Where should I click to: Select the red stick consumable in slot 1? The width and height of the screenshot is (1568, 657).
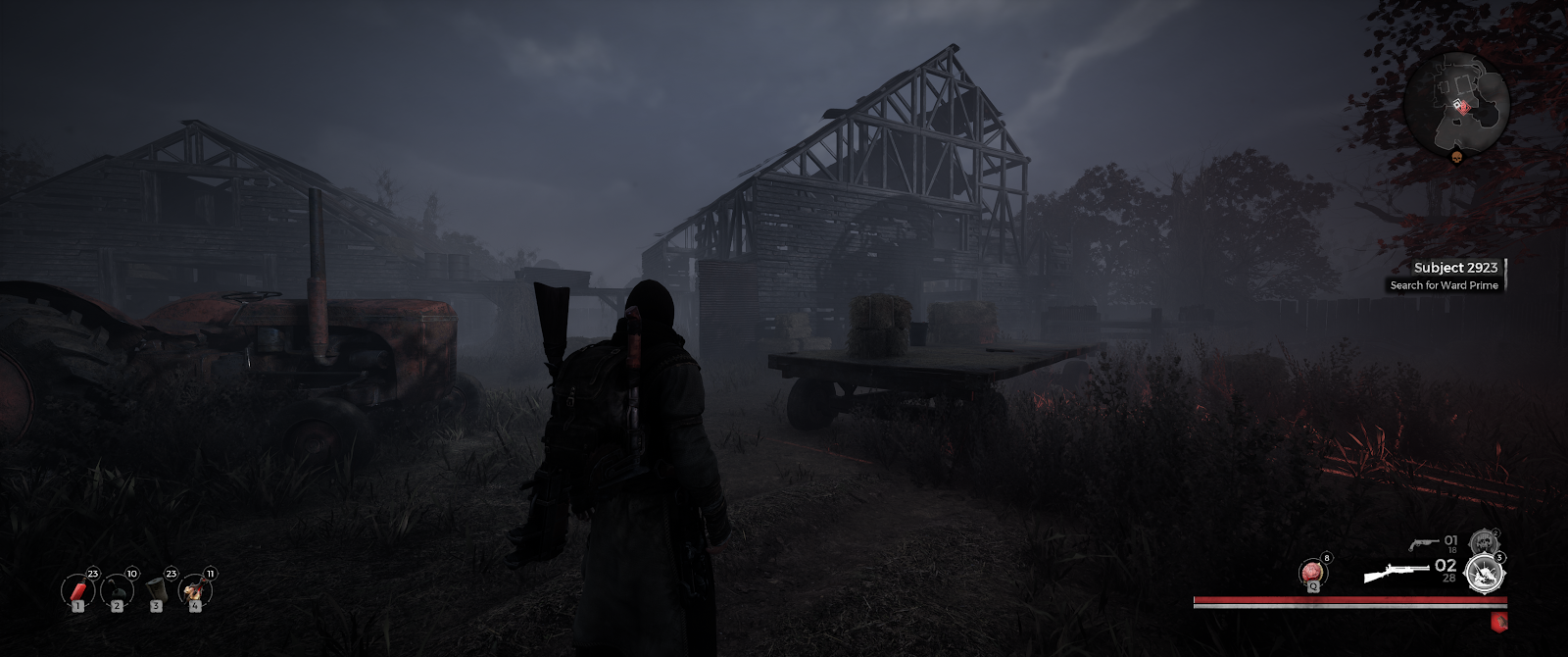click(x=77, y=590)
